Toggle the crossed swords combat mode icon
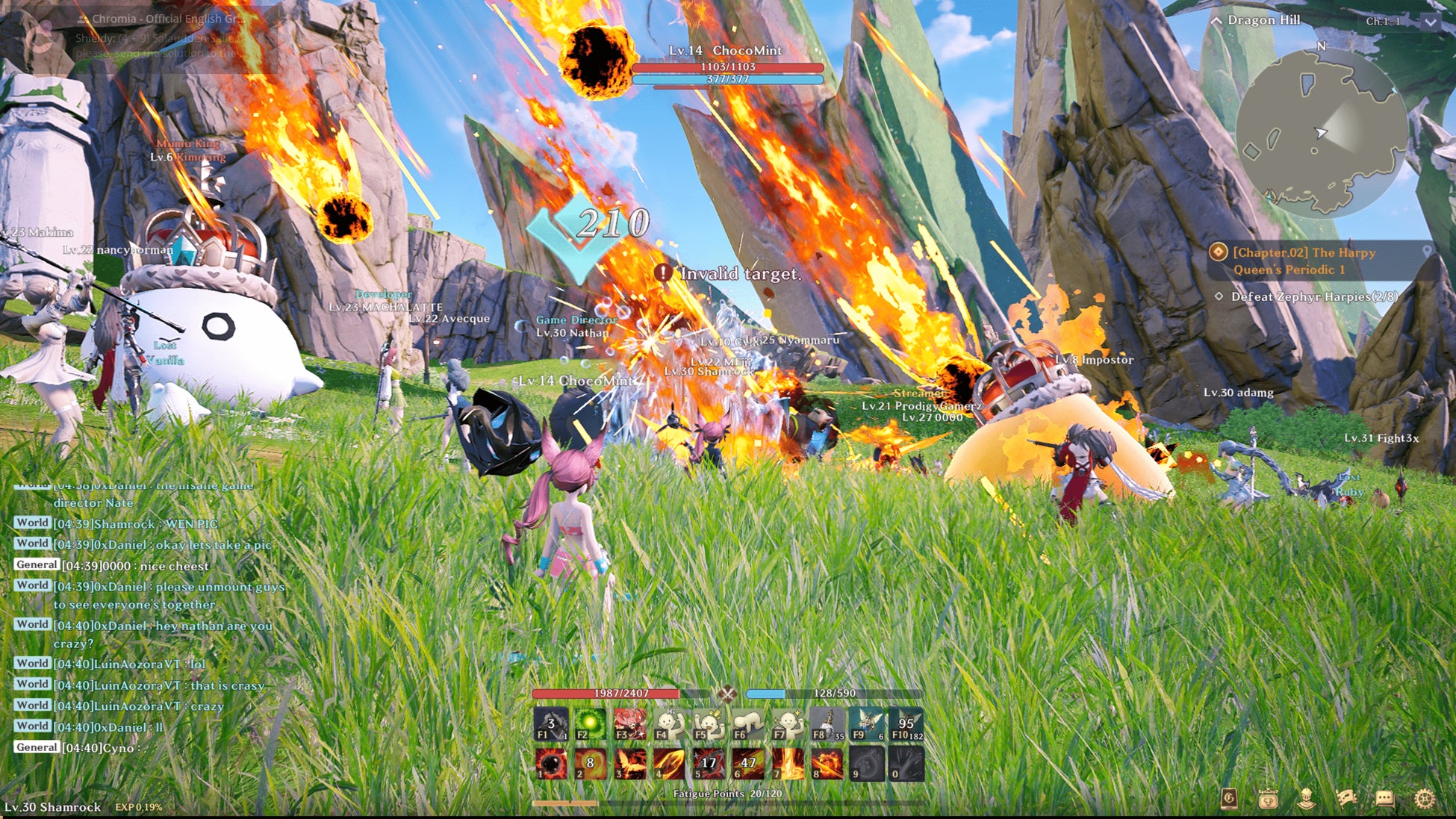 click(727, 694)
